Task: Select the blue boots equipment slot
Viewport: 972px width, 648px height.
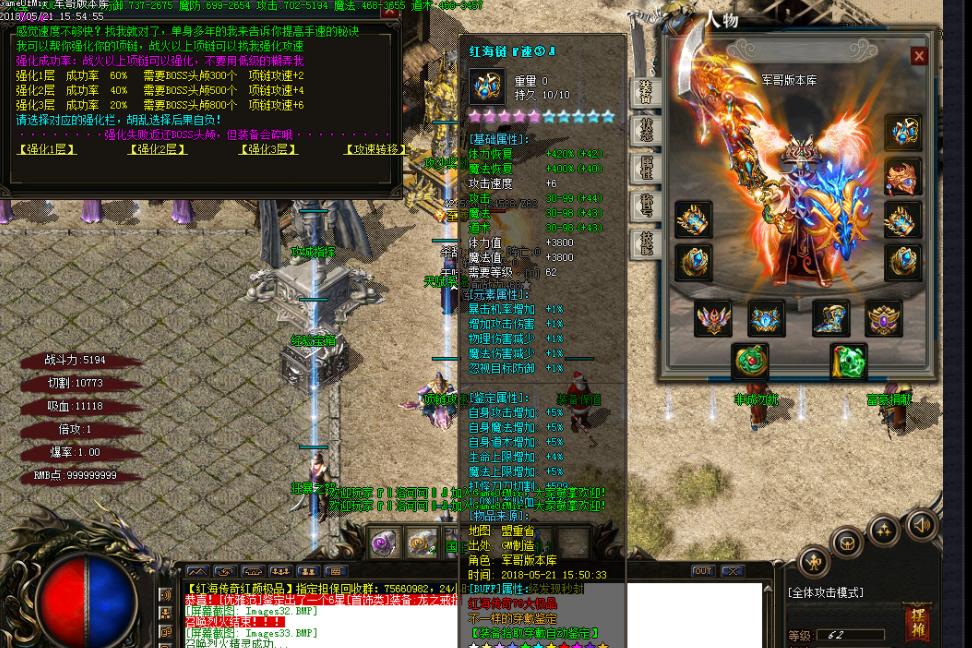Action: pyautogui.click(x=830, y=318)
